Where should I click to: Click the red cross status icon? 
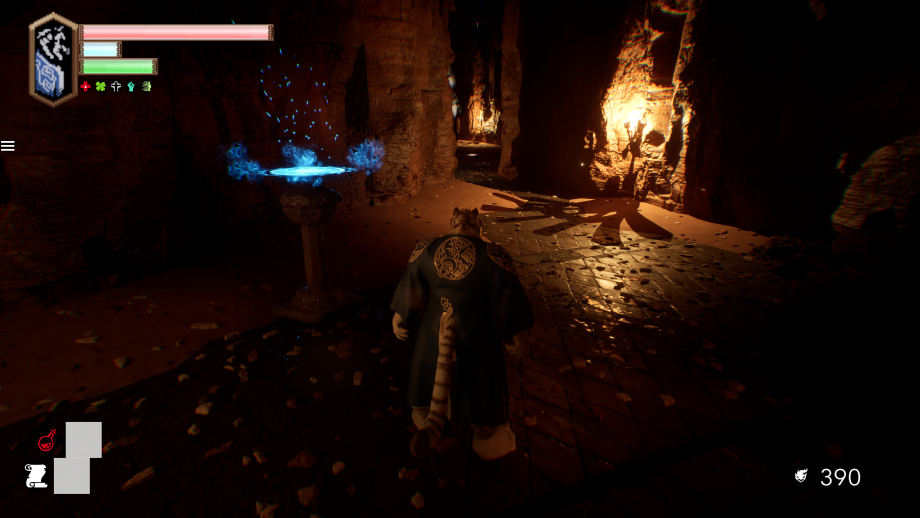point(85,87)
